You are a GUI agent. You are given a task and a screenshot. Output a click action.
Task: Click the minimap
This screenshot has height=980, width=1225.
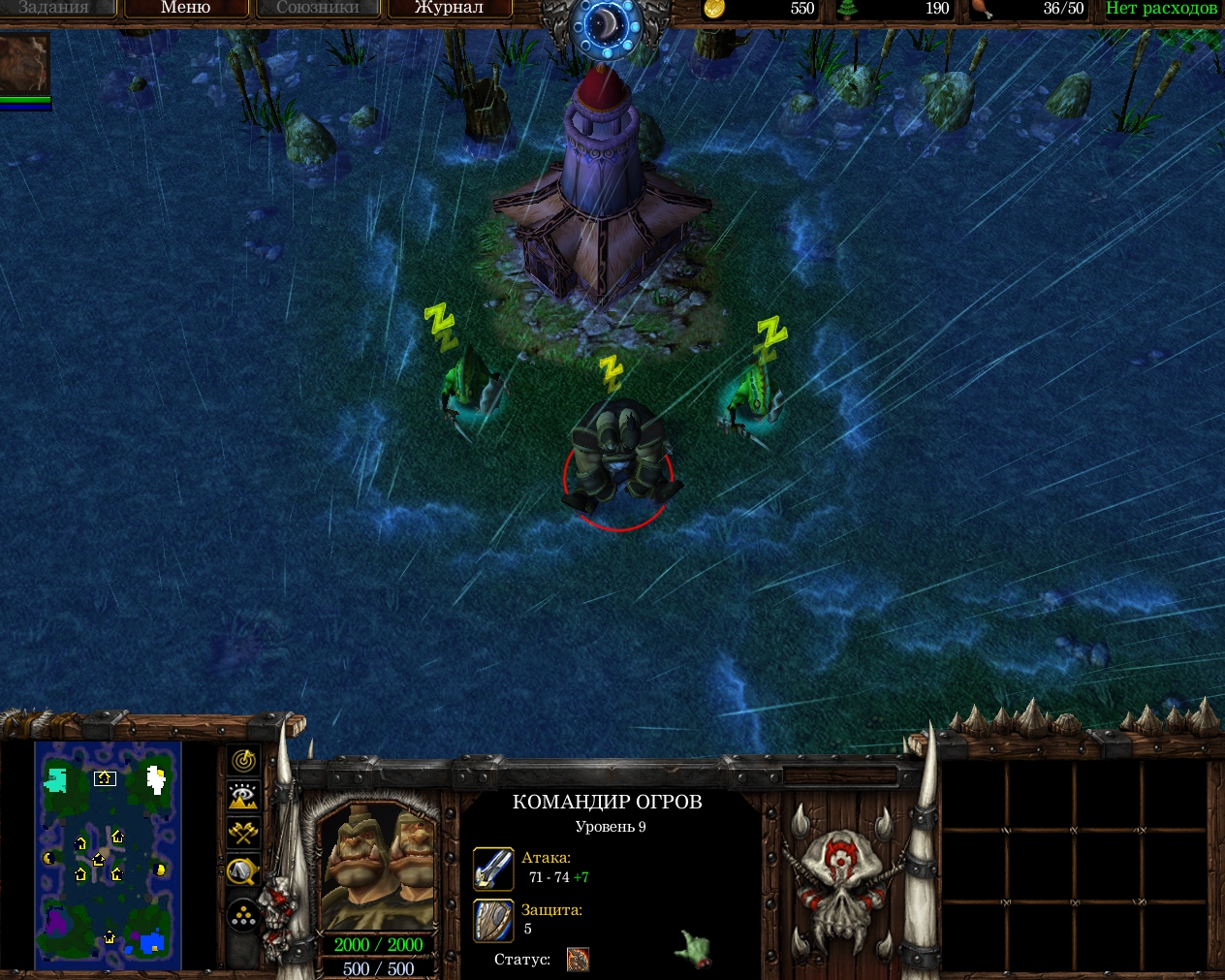(108, 855)
